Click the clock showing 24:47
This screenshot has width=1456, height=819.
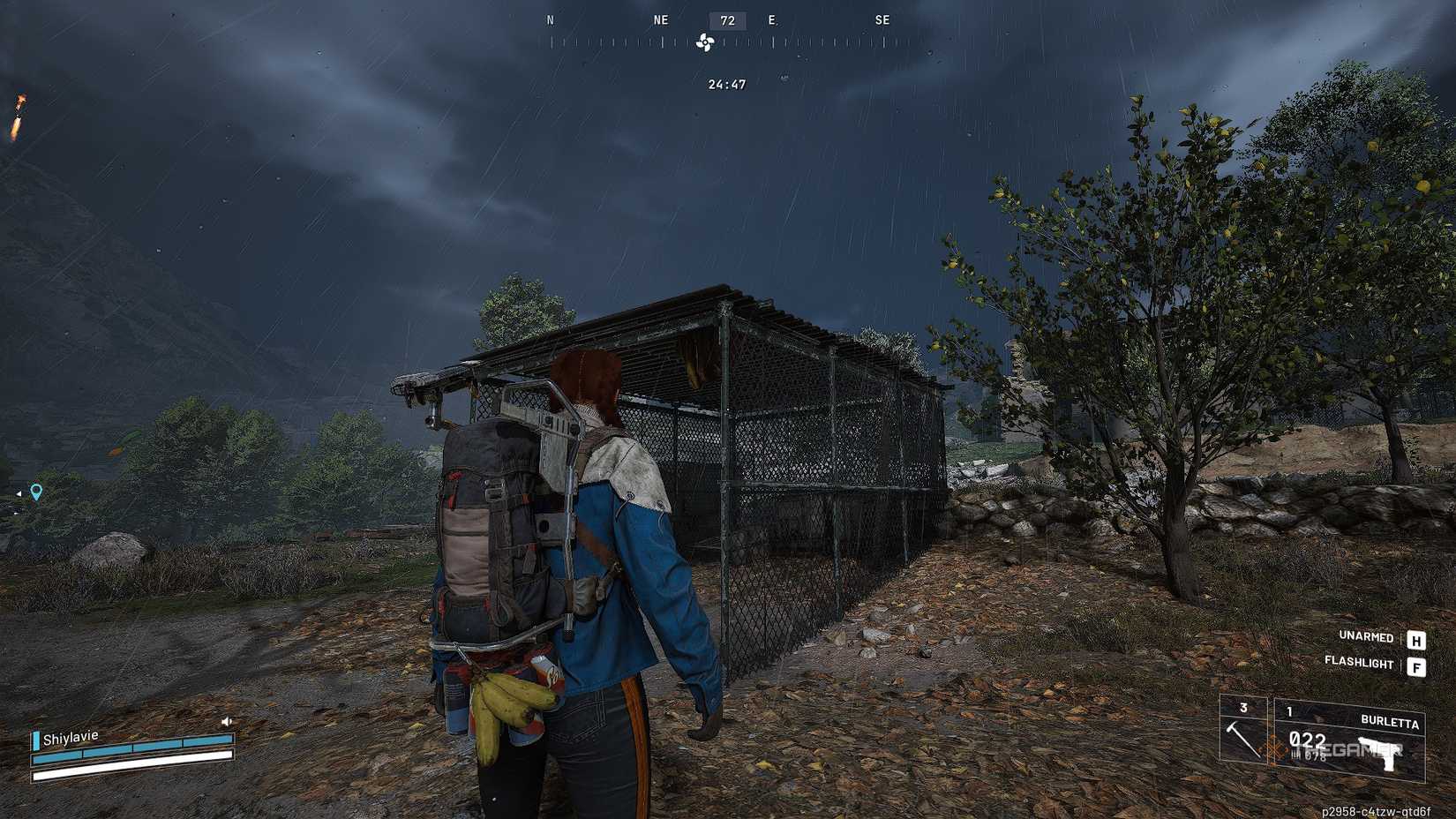[x=725, y=85]
